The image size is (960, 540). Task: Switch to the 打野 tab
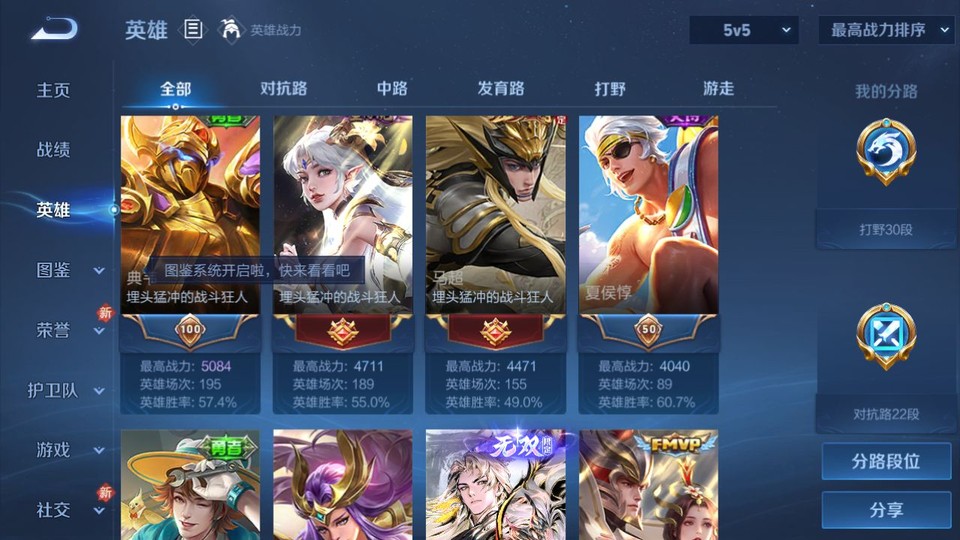tap(610, 88)
